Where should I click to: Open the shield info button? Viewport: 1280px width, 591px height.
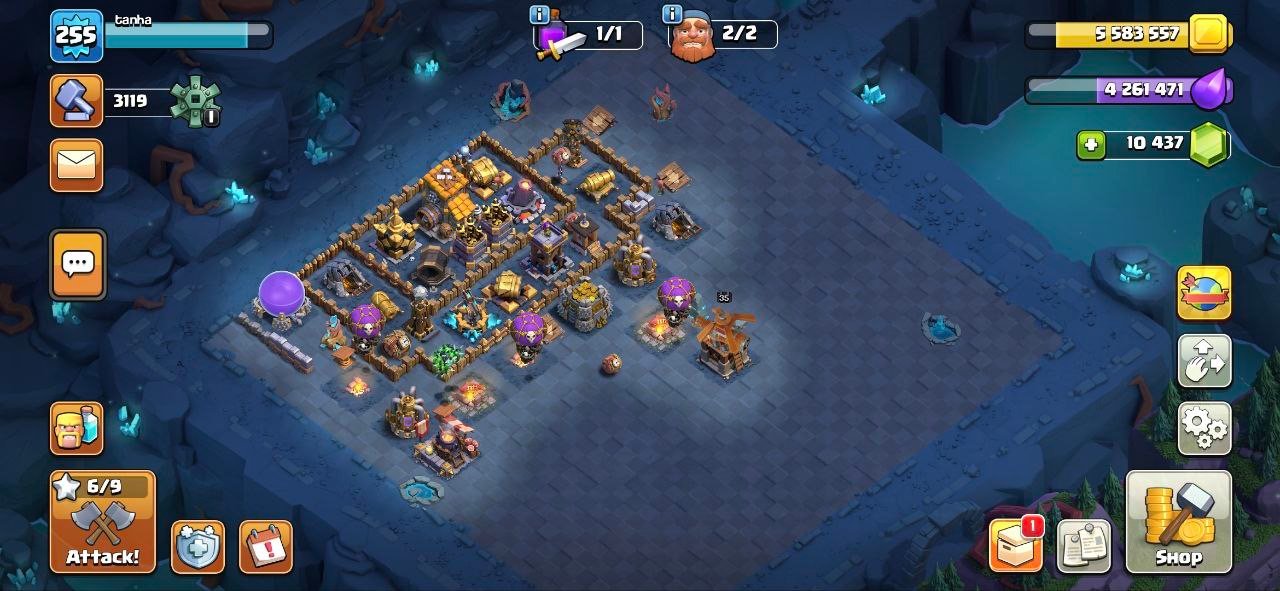[x=198, y=547]
